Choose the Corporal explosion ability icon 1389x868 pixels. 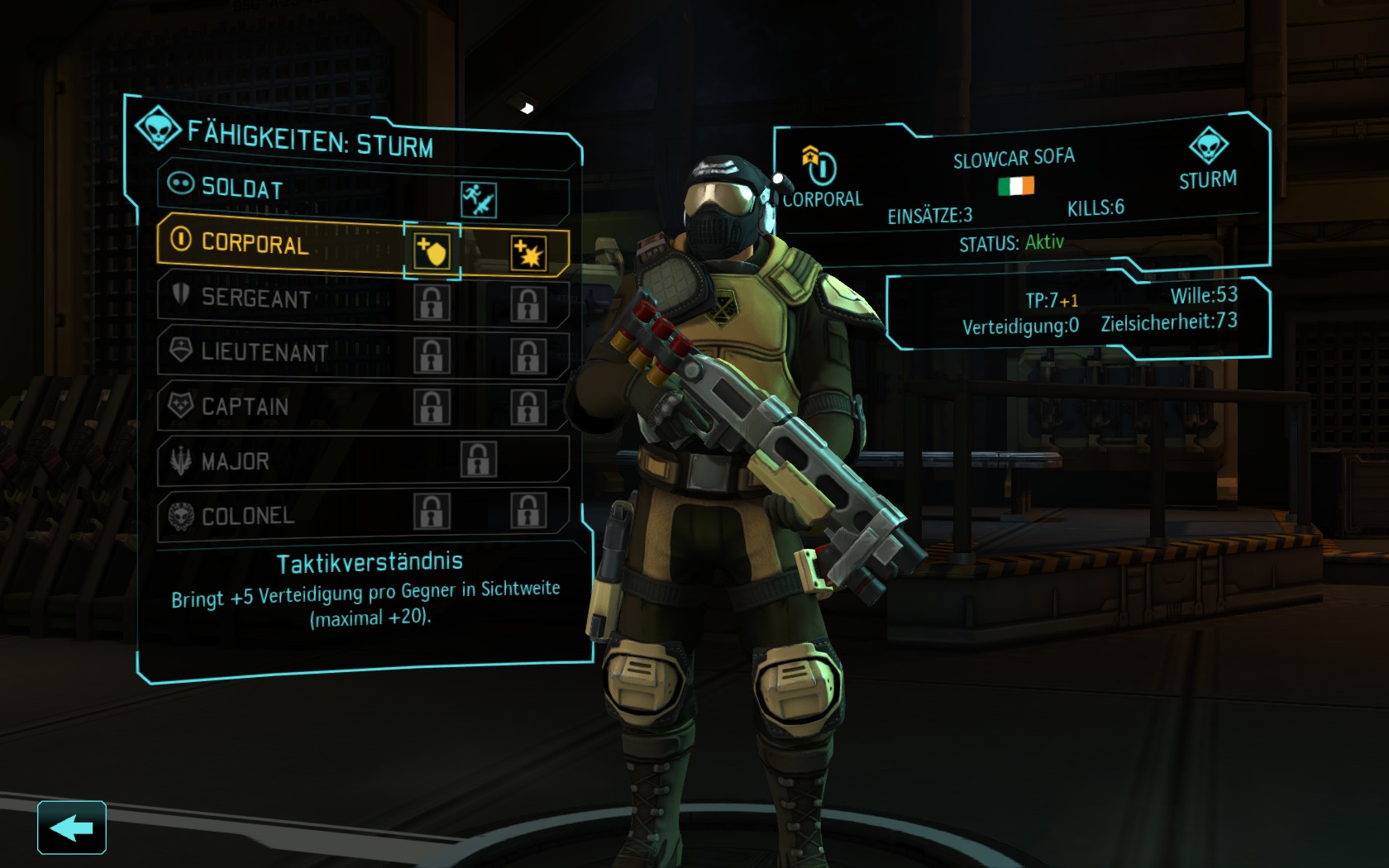point(527,253)
